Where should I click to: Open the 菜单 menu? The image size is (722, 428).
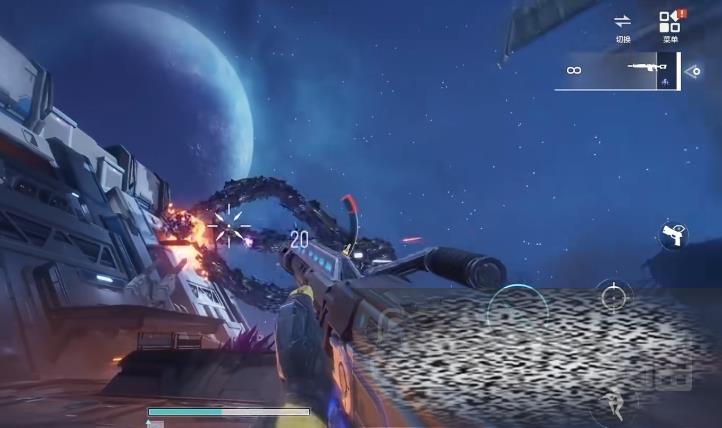[670, 25]
